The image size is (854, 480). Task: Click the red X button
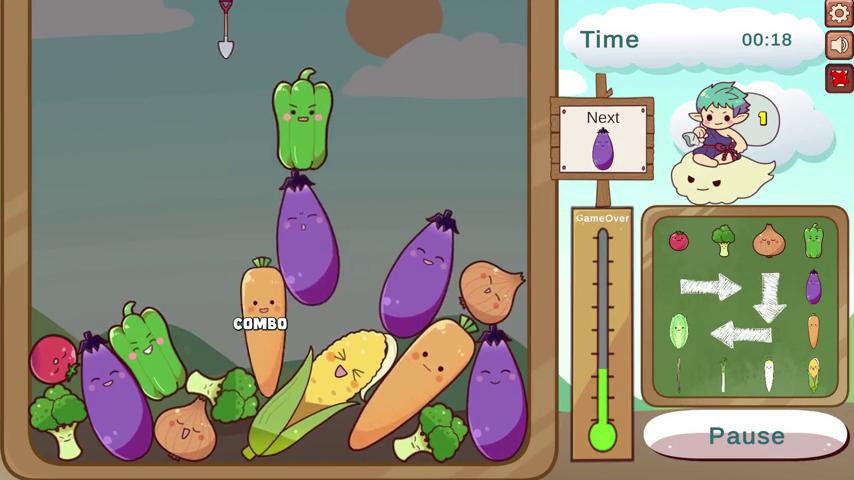coord(839,78)
